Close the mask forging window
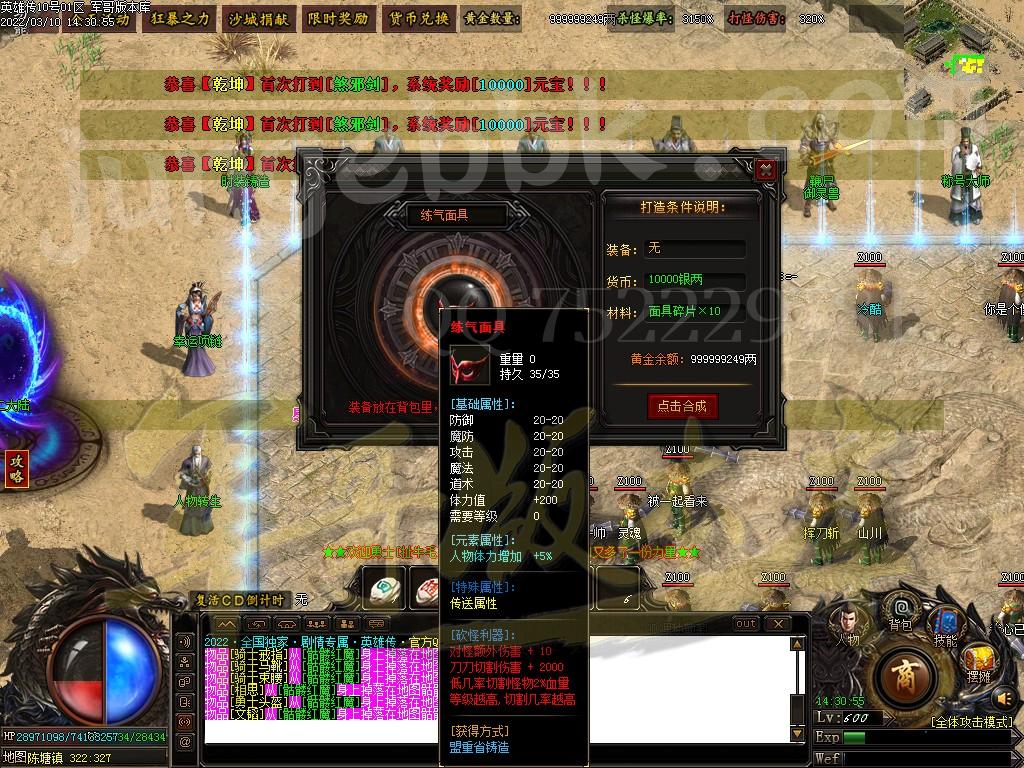This screenshot has height=768, width=1024. tap(767, 169)
